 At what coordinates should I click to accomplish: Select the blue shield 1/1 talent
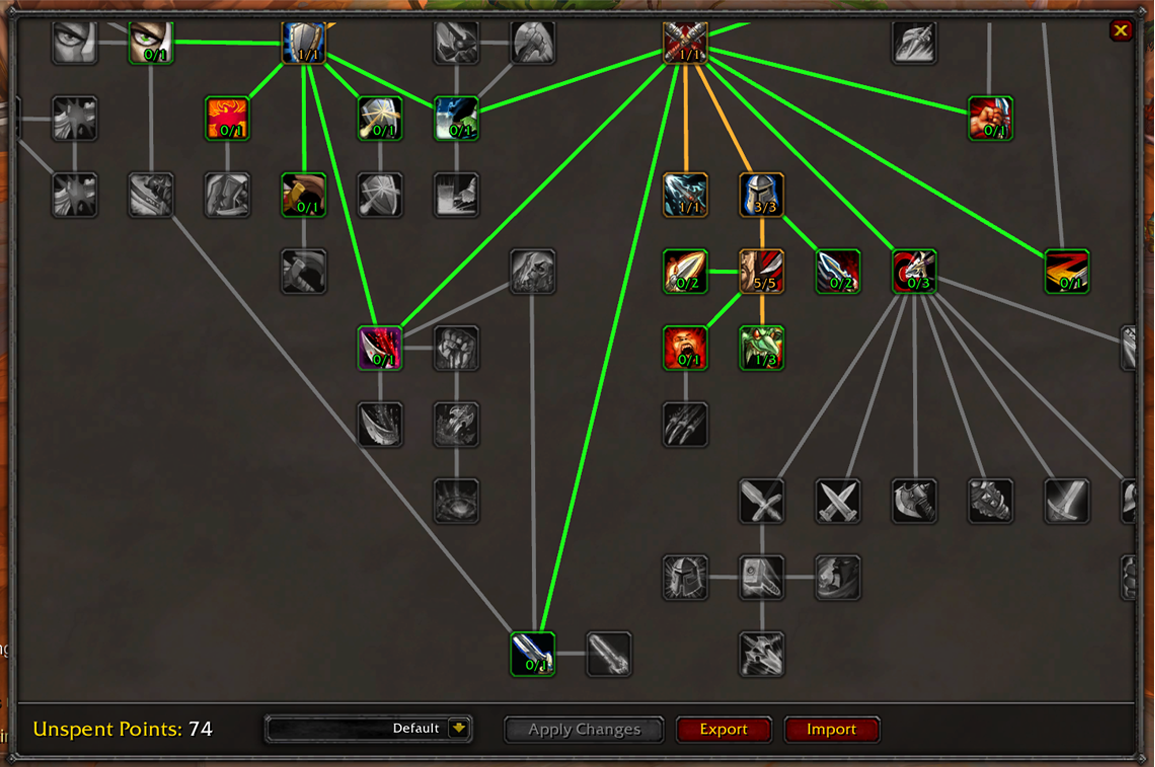click(x=304, y=43)
